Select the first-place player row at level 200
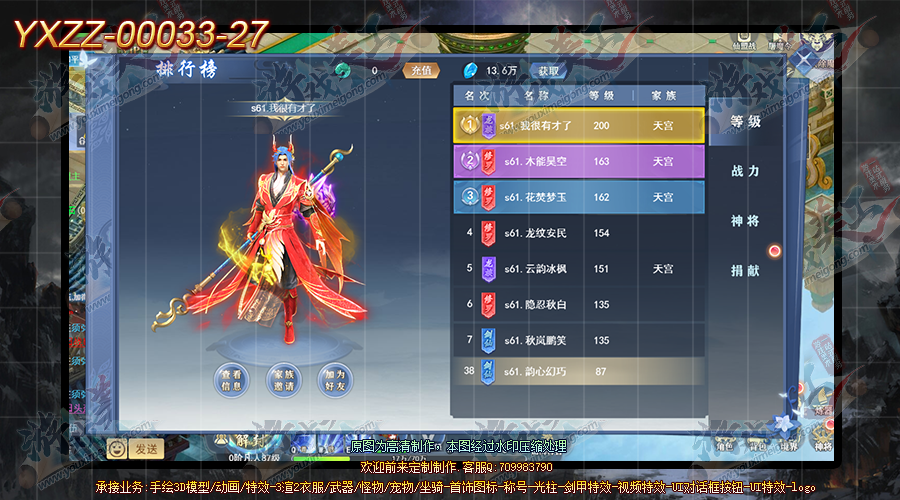The height and width of the screenshot is (500, 900). (x=579, y=125)
